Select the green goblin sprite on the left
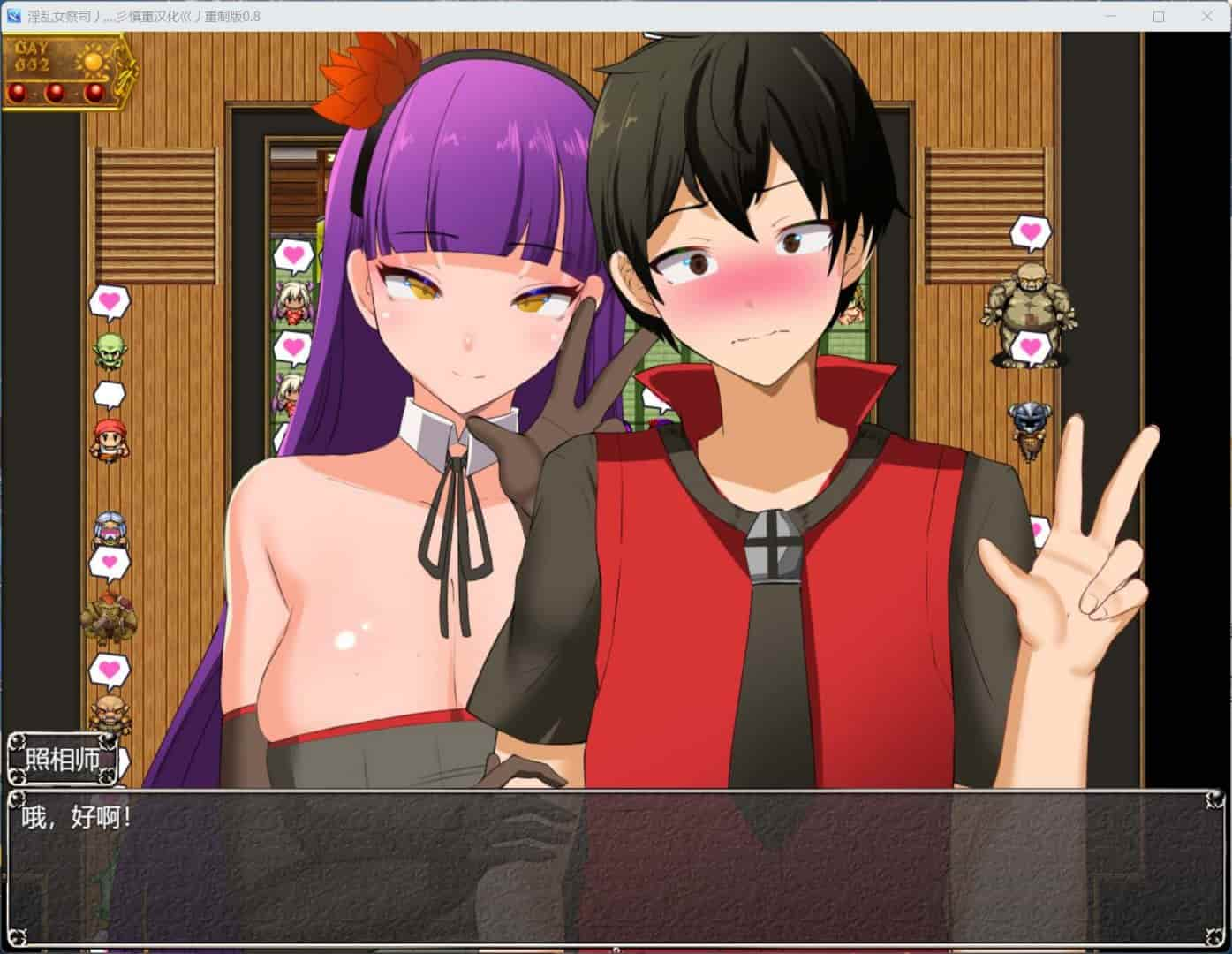The height and width of the screenshot is (954, 1232). point(109,348)
